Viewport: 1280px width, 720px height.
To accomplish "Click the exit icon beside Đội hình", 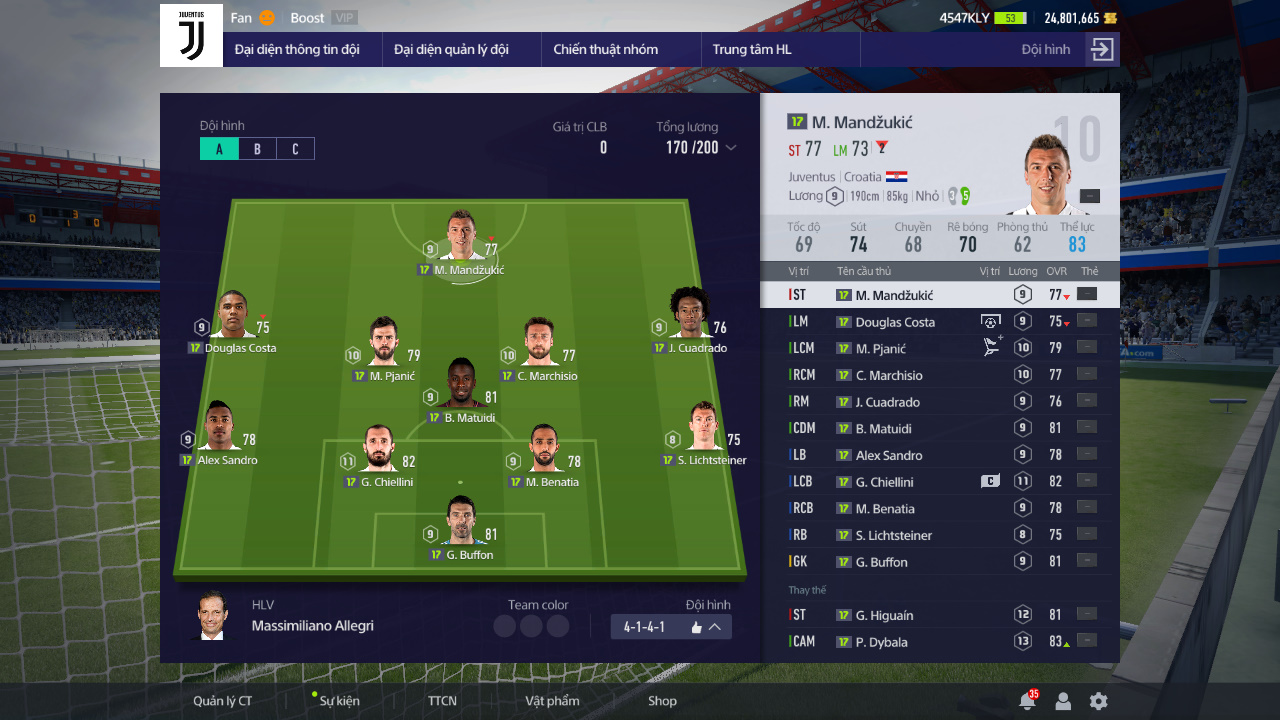I will 1102,50.
